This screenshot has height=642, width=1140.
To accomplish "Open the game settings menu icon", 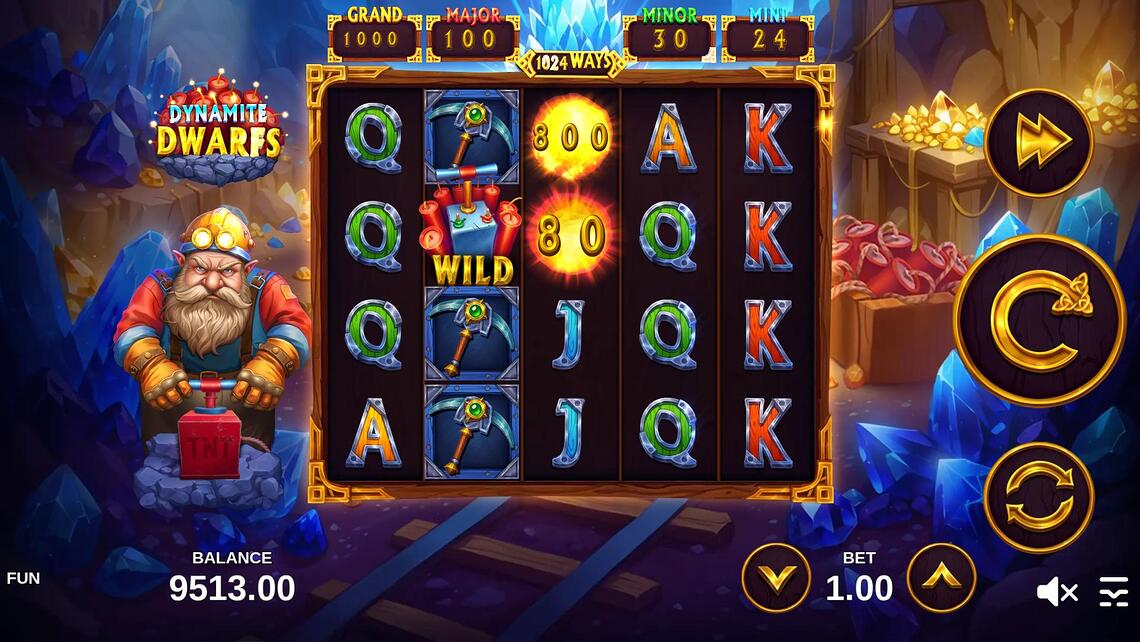I will (1113, 592).
